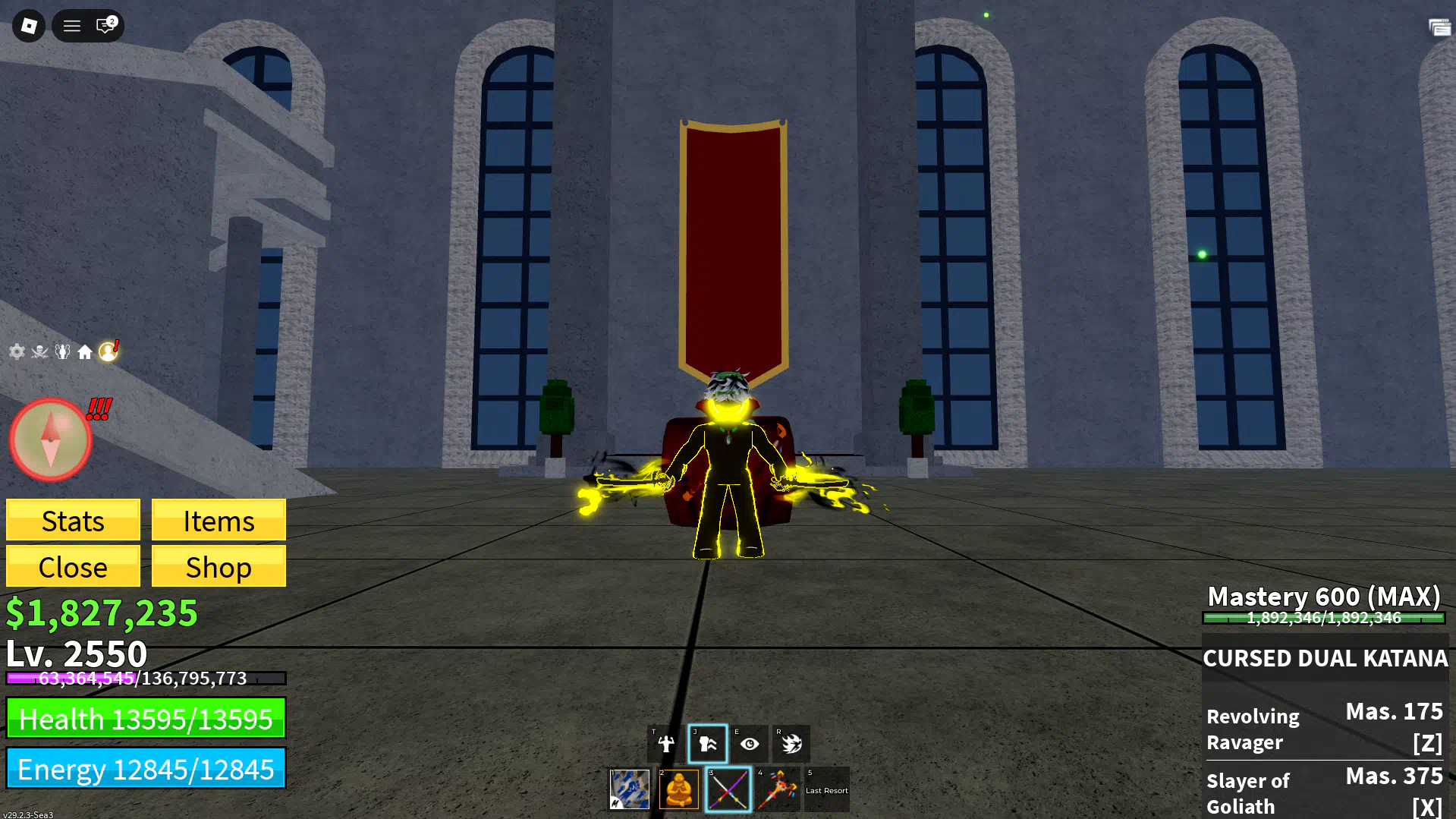1456x819 pixels.
Task: Open the gold profile icon with alert
Action: (x=108, y=351)
